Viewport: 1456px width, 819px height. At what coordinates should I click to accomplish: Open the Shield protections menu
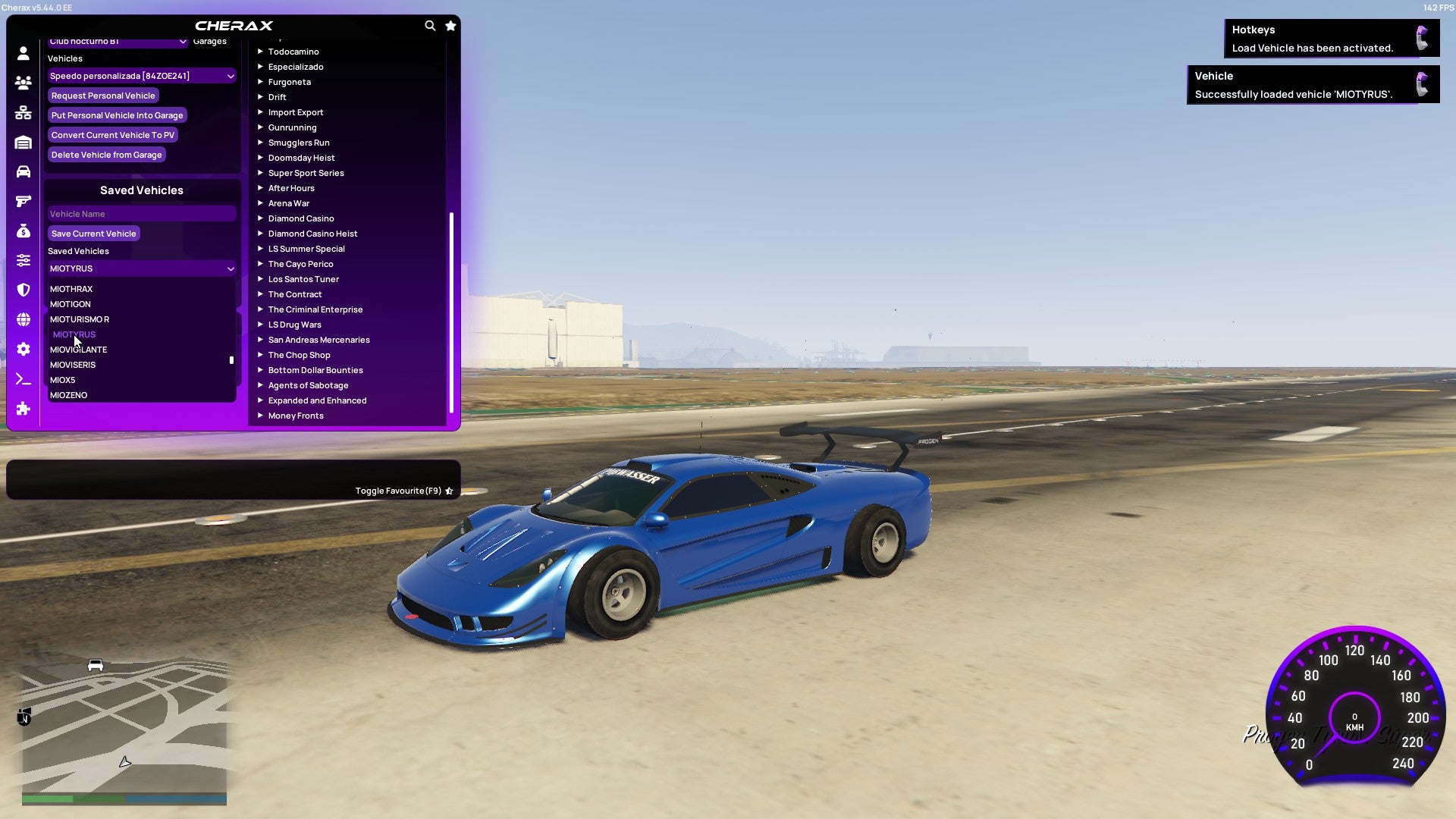[x=23, y=290]
